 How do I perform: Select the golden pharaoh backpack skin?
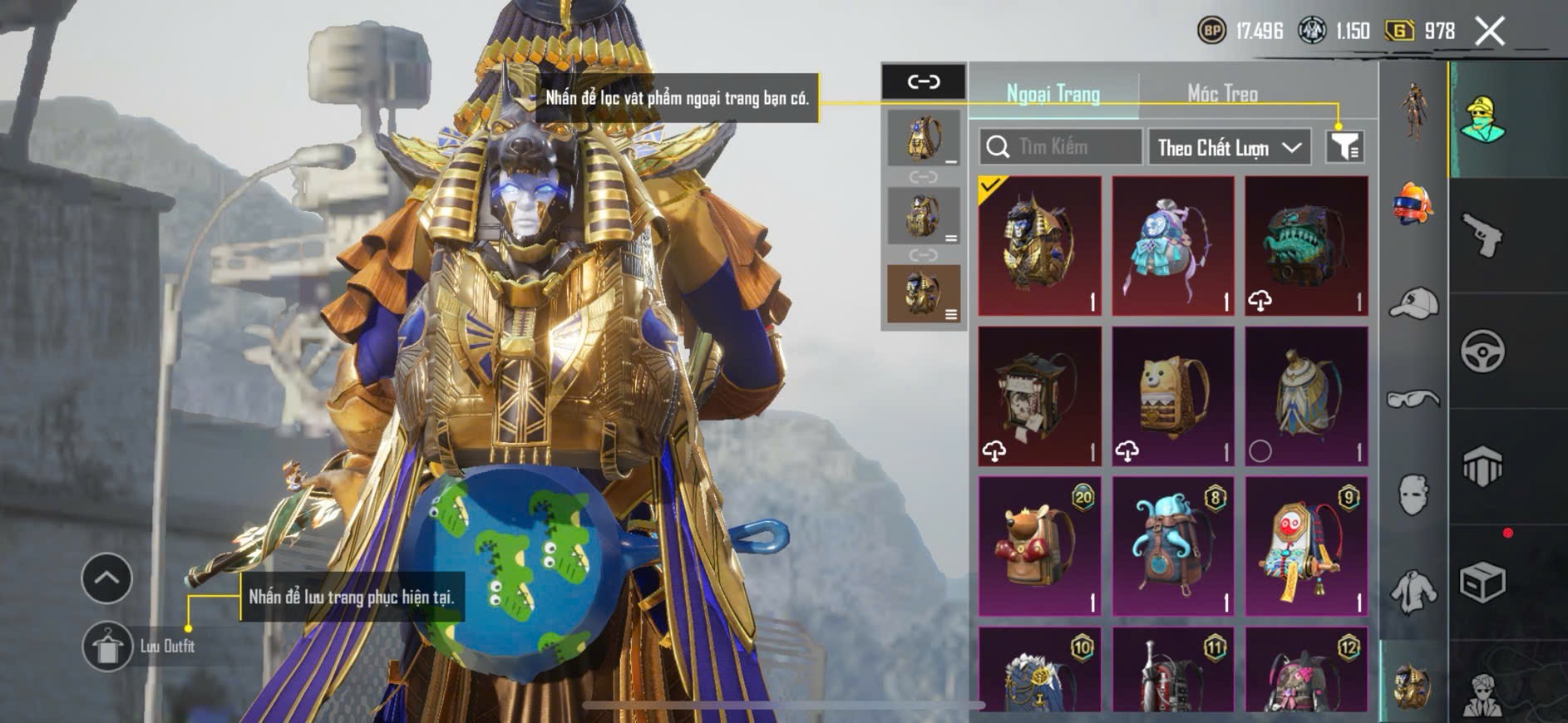pyautogui.click(x=1039, y=246)
